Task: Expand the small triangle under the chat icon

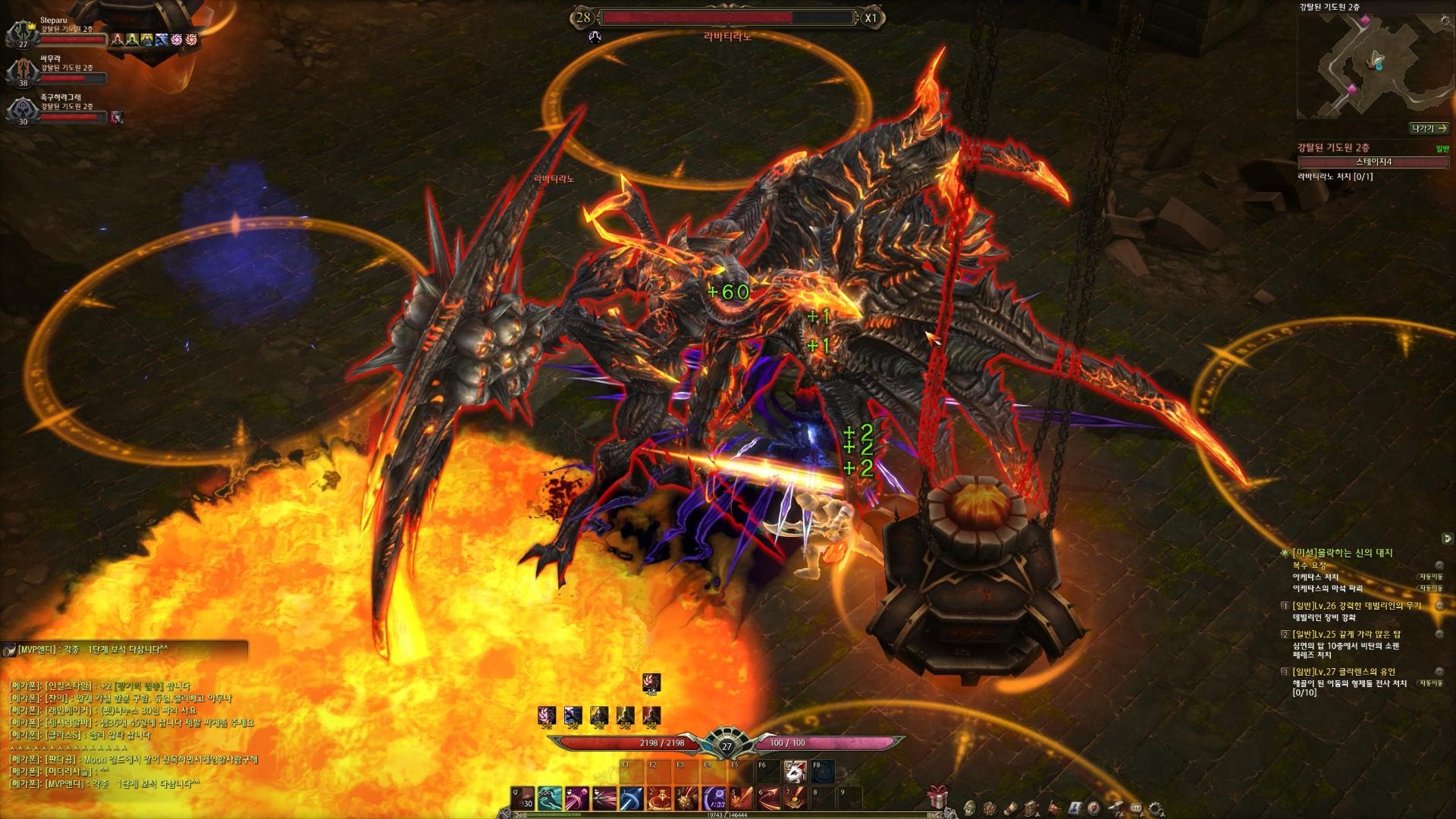Action: tap(1143, 814)
